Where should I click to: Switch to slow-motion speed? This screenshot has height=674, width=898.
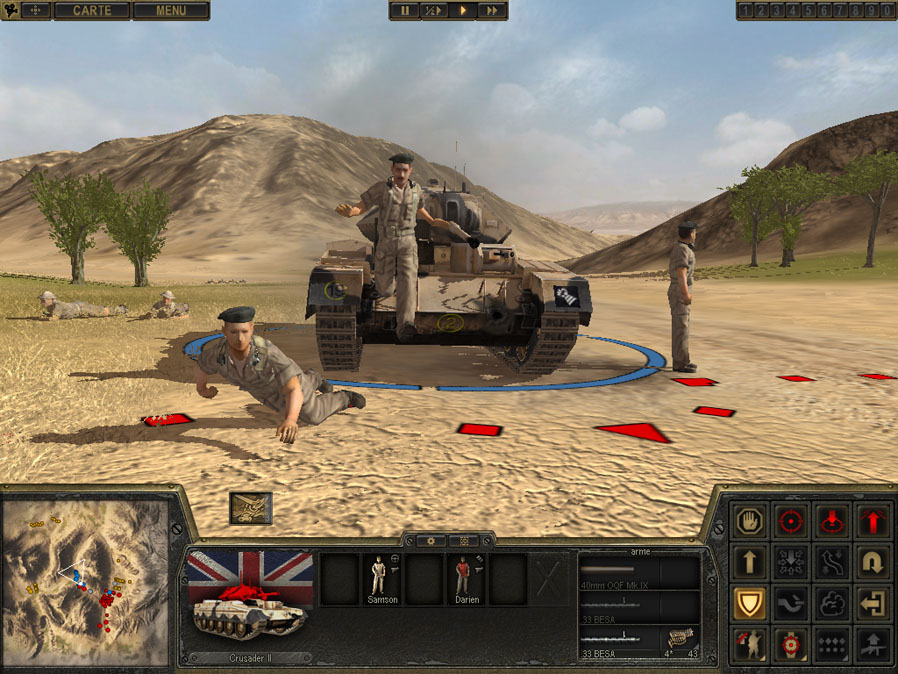click(x=433, y=11)
